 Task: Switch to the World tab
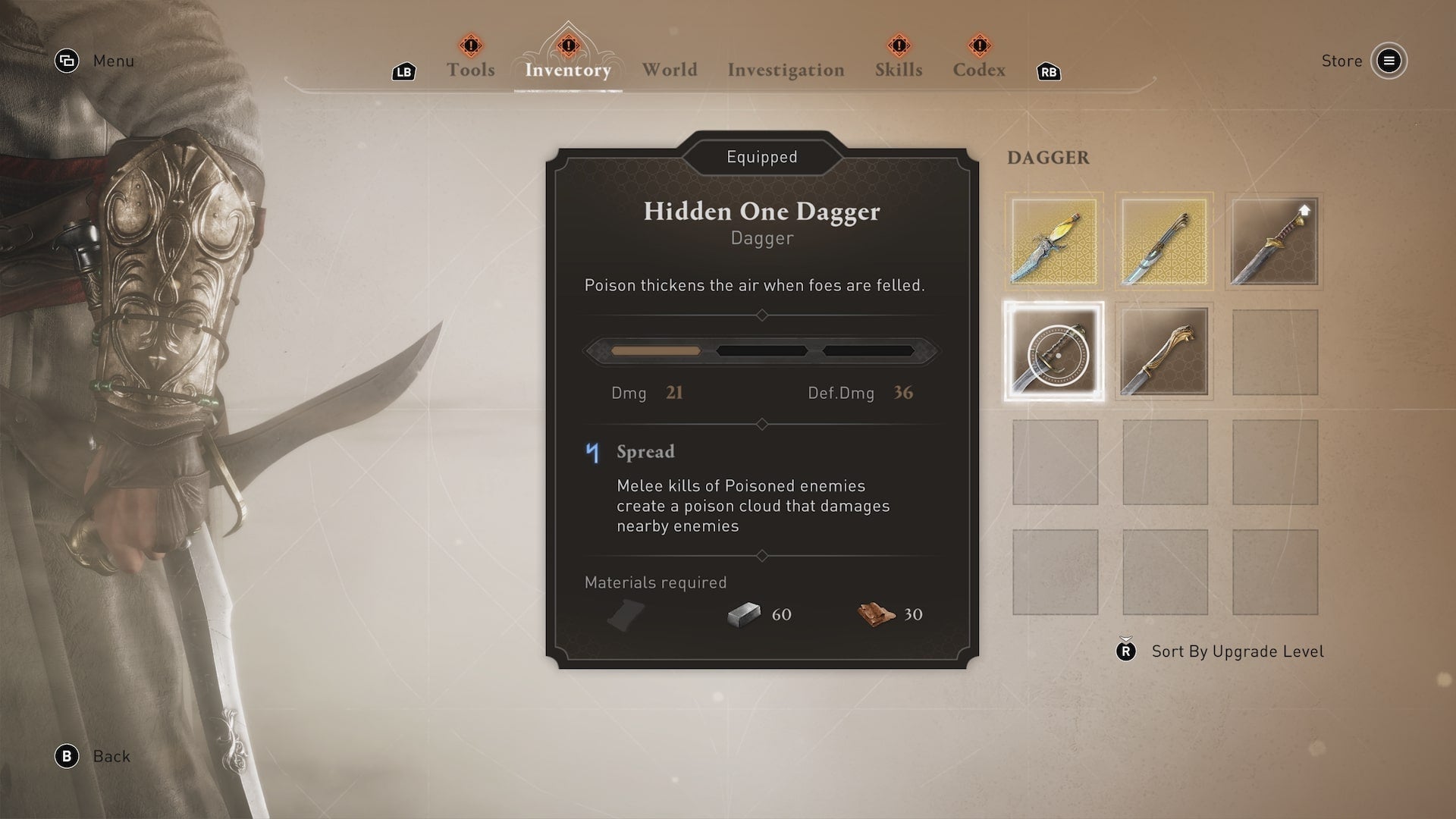[670, 70]
